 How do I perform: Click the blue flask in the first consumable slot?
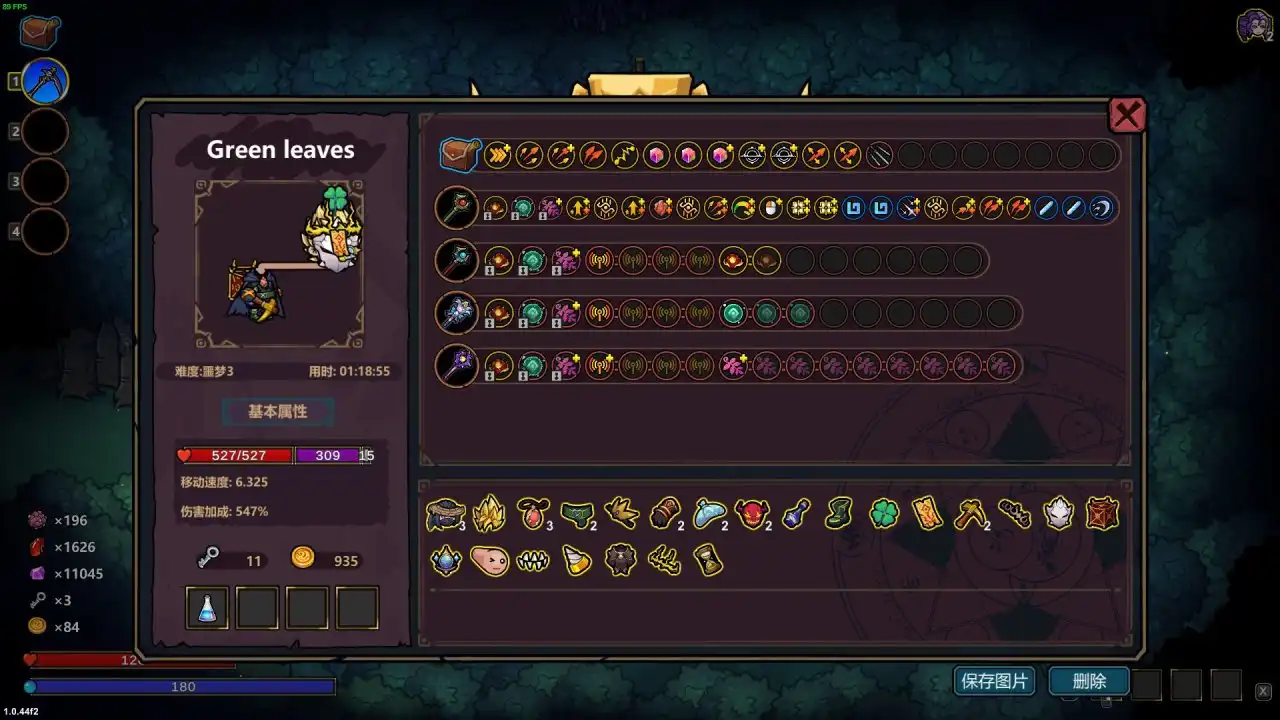tap(206, 606)
